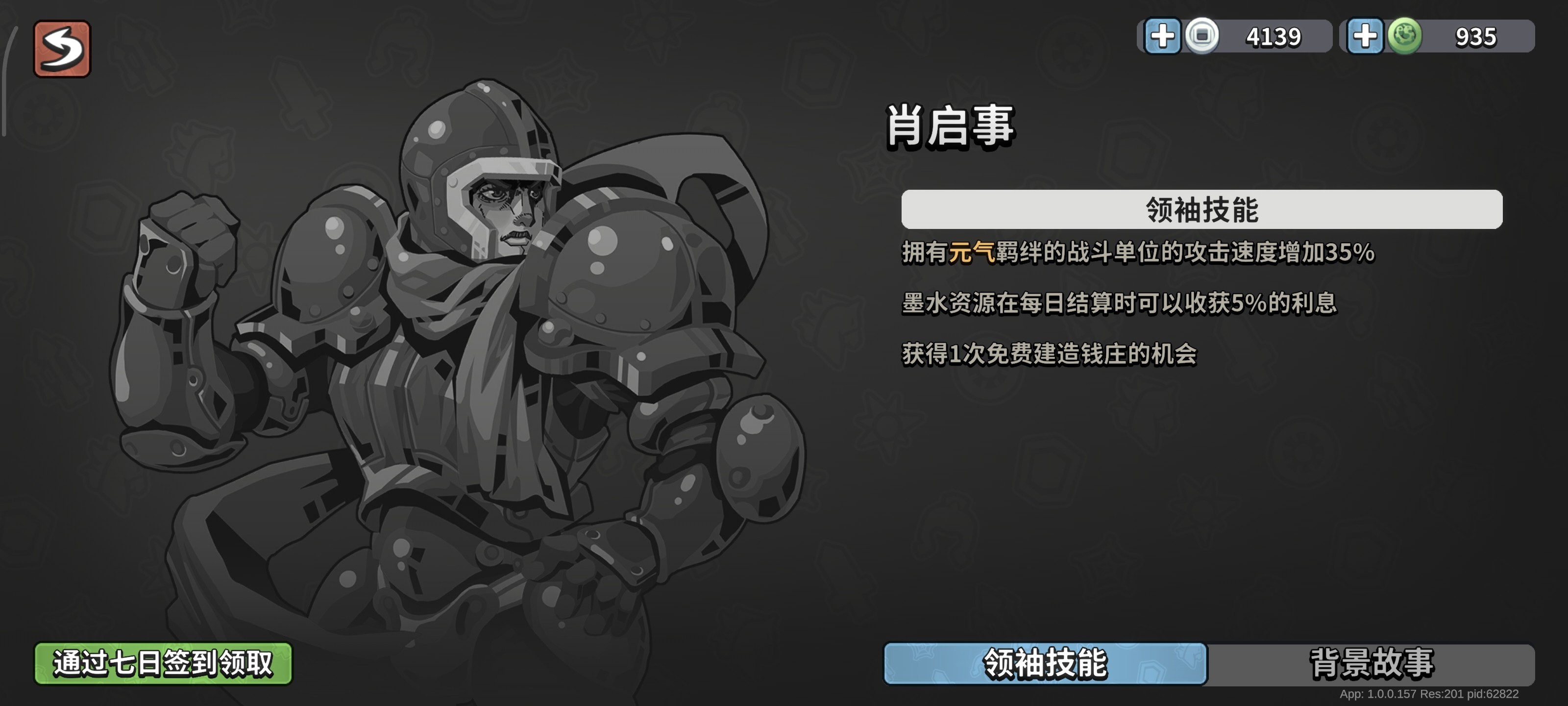Select the silver coin currency icon
This screenshot has width=1568, height=706.
[1201, 37]
